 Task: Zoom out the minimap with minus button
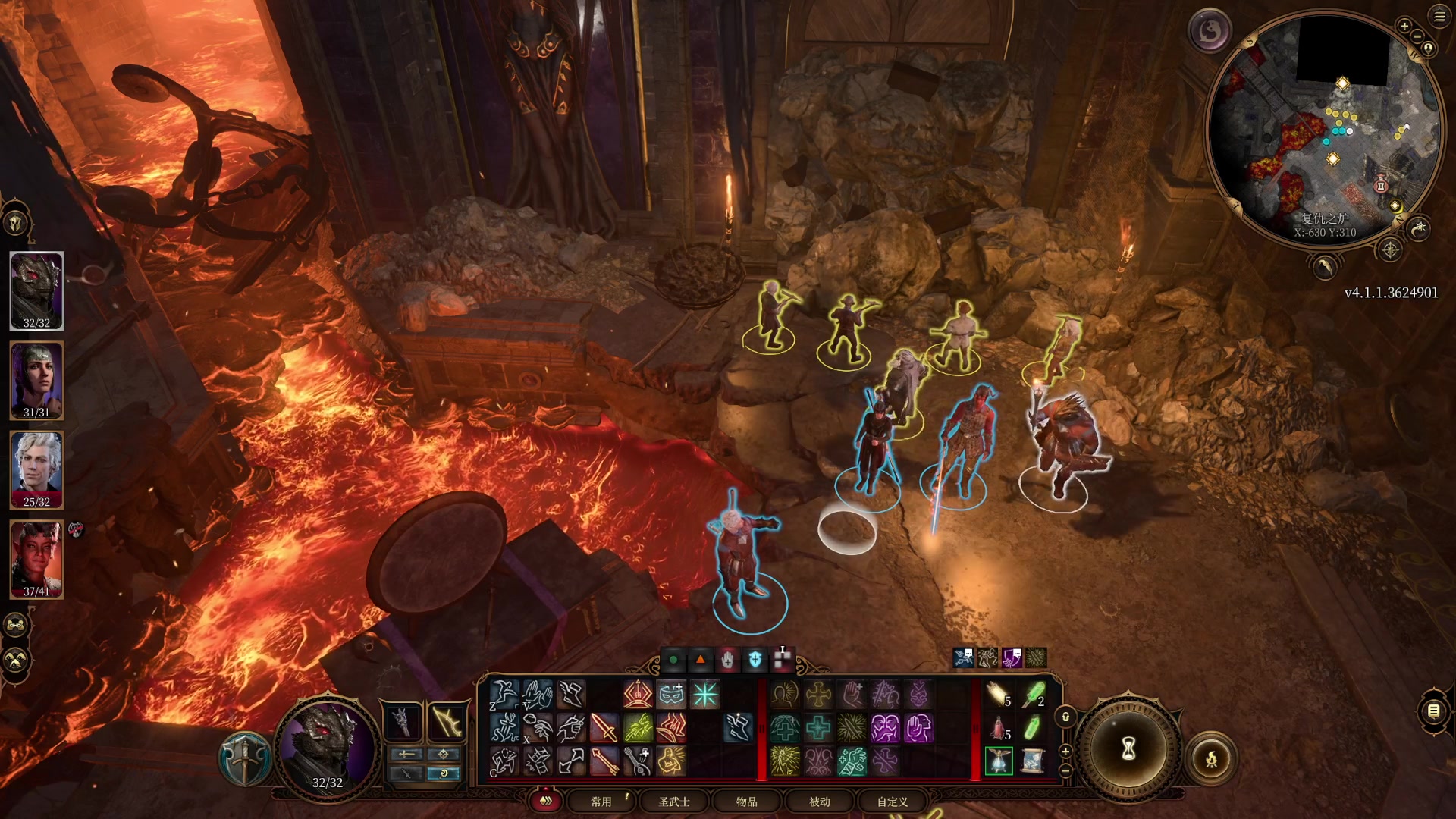[1418, 36]
